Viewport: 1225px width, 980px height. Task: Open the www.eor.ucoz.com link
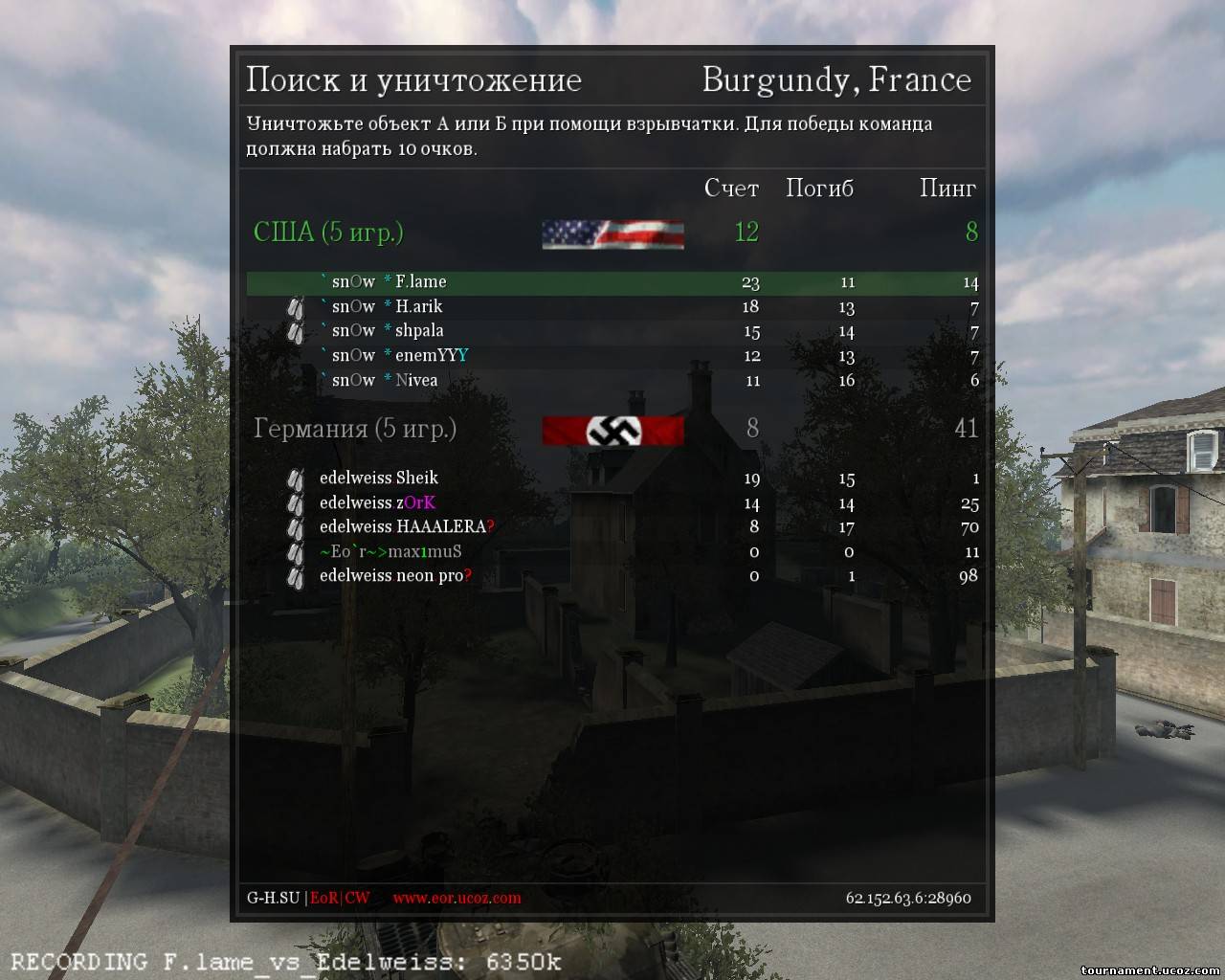[457, 898]
